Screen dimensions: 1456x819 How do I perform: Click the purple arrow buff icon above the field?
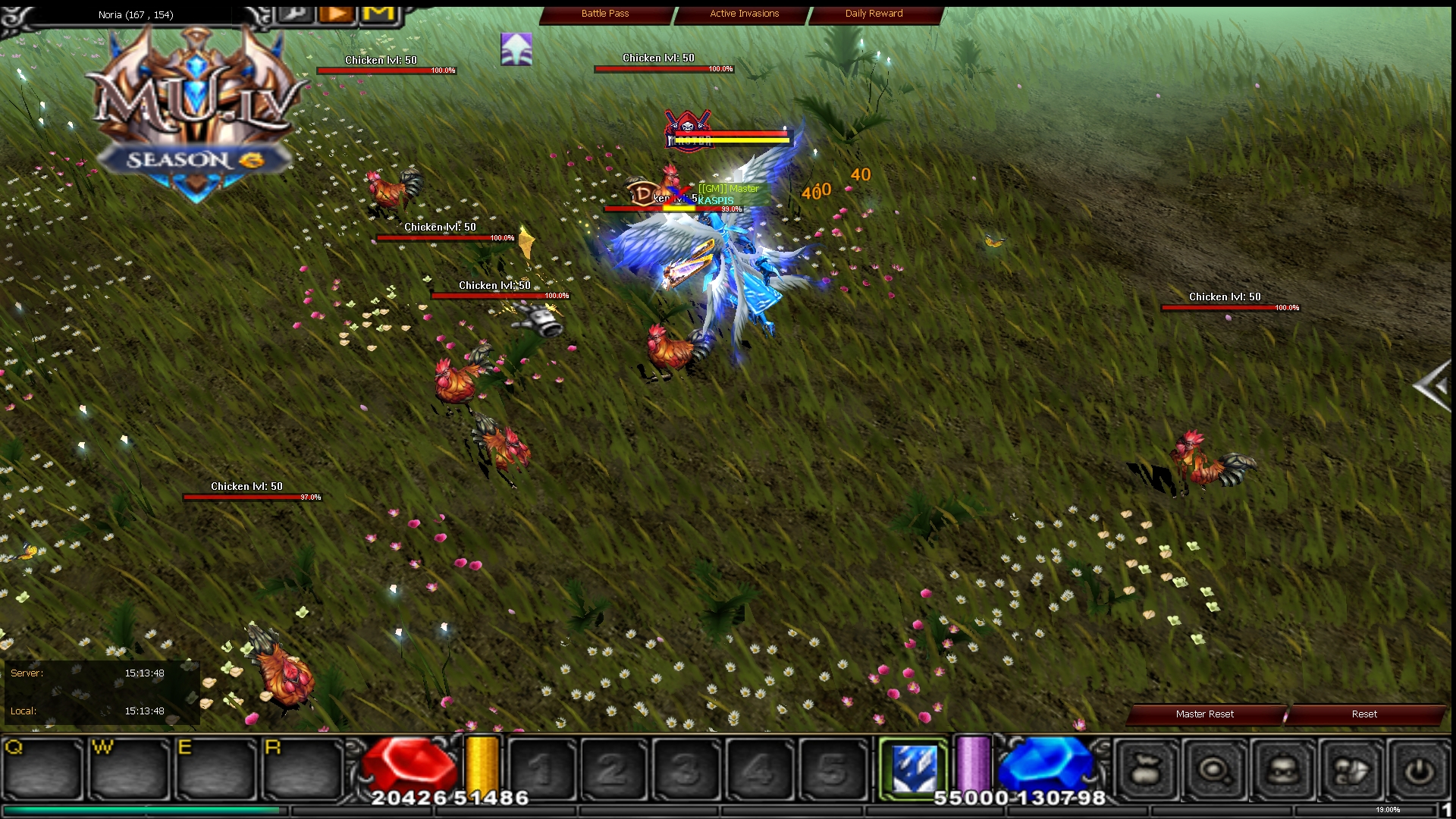(516, 47)
